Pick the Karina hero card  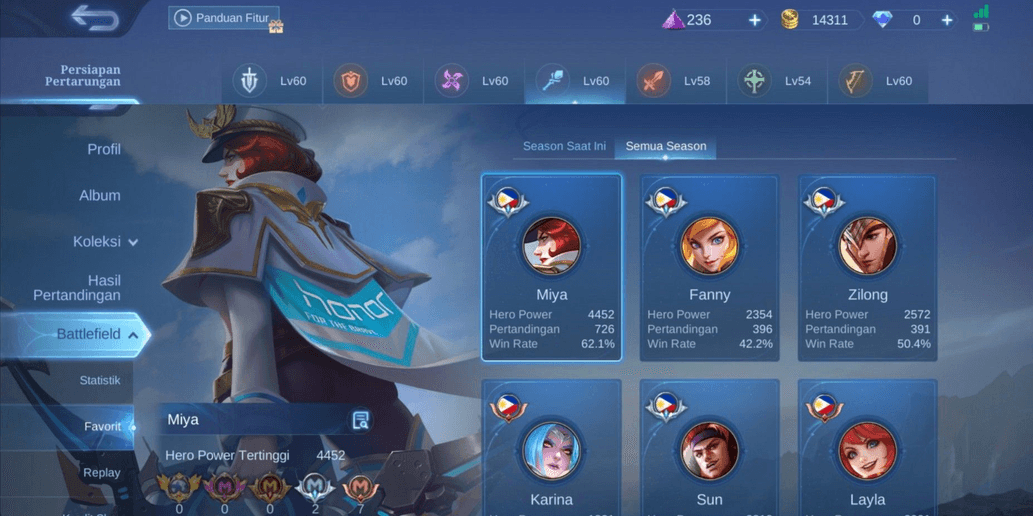[551, 450]
